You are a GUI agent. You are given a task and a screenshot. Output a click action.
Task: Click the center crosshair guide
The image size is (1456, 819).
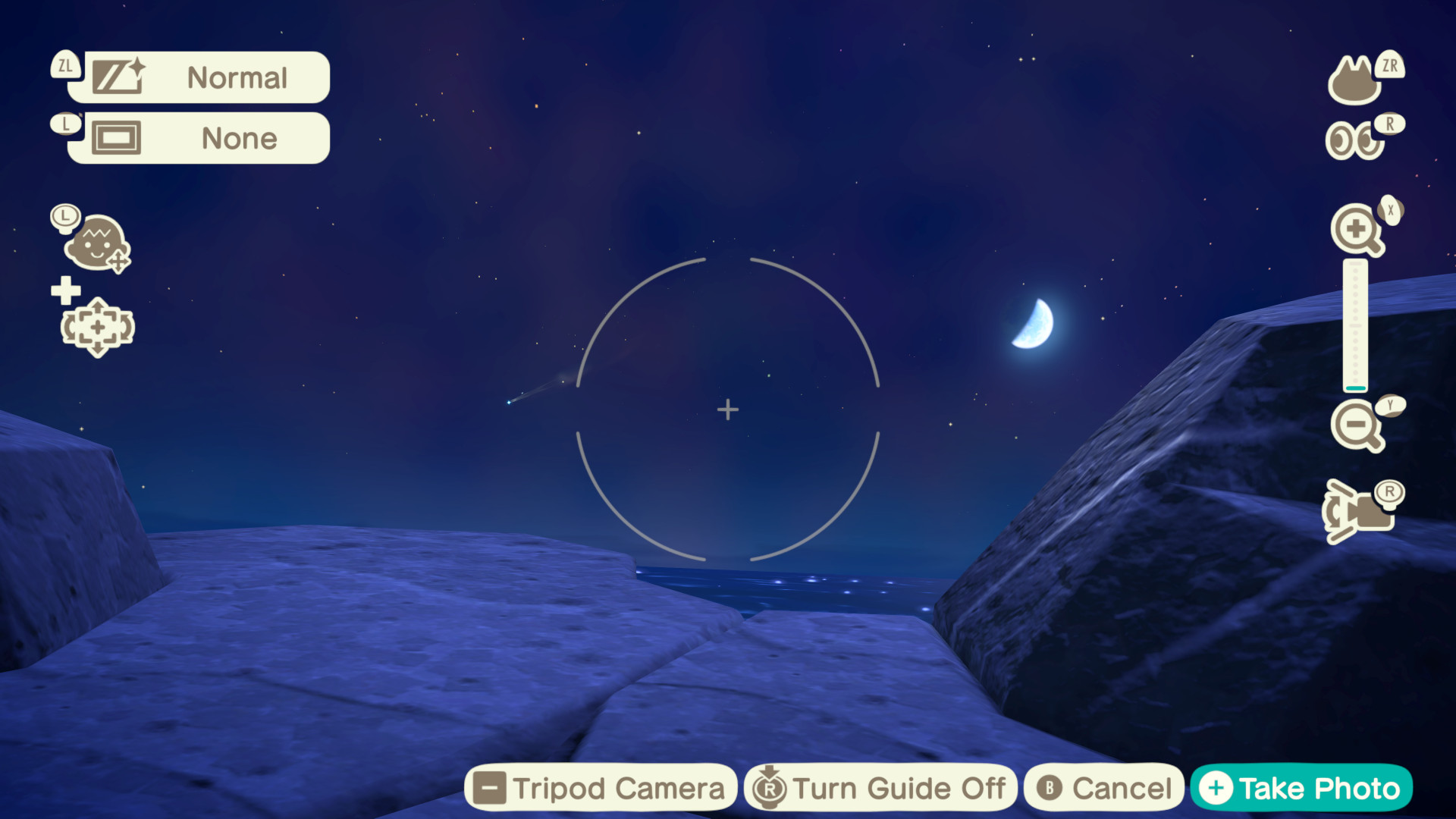[728, 409]
